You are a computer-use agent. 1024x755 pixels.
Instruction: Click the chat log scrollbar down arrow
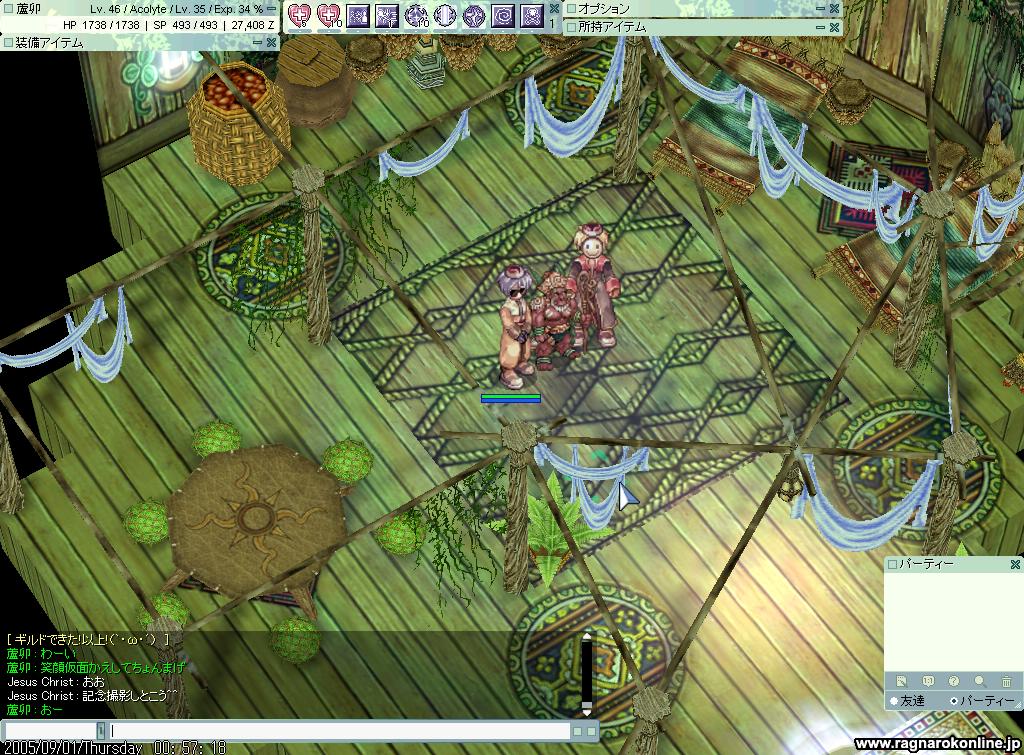[588, 710]
